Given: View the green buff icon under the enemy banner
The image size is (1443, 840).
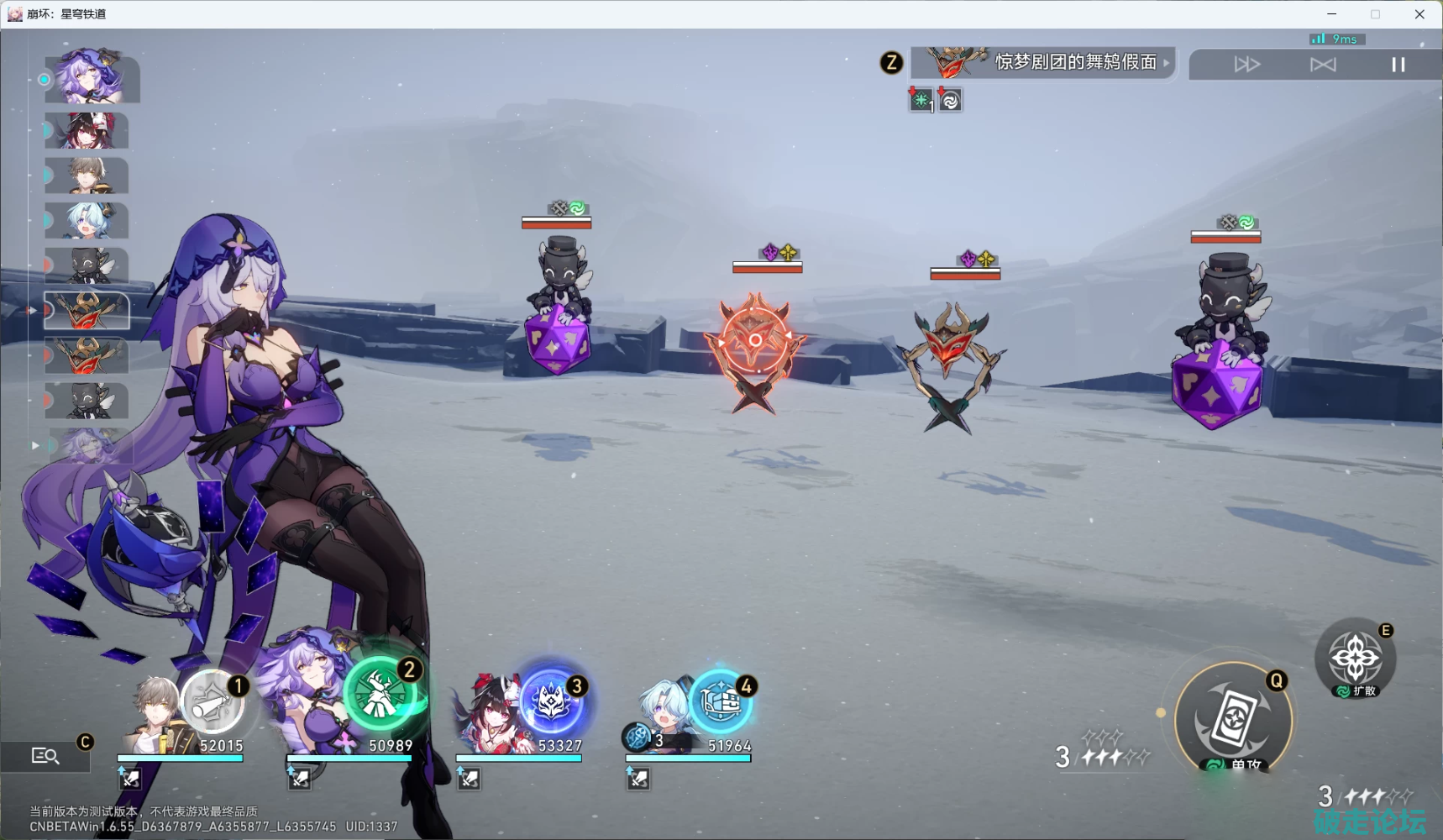Looking at the screenshot, I should coord(921,101).
